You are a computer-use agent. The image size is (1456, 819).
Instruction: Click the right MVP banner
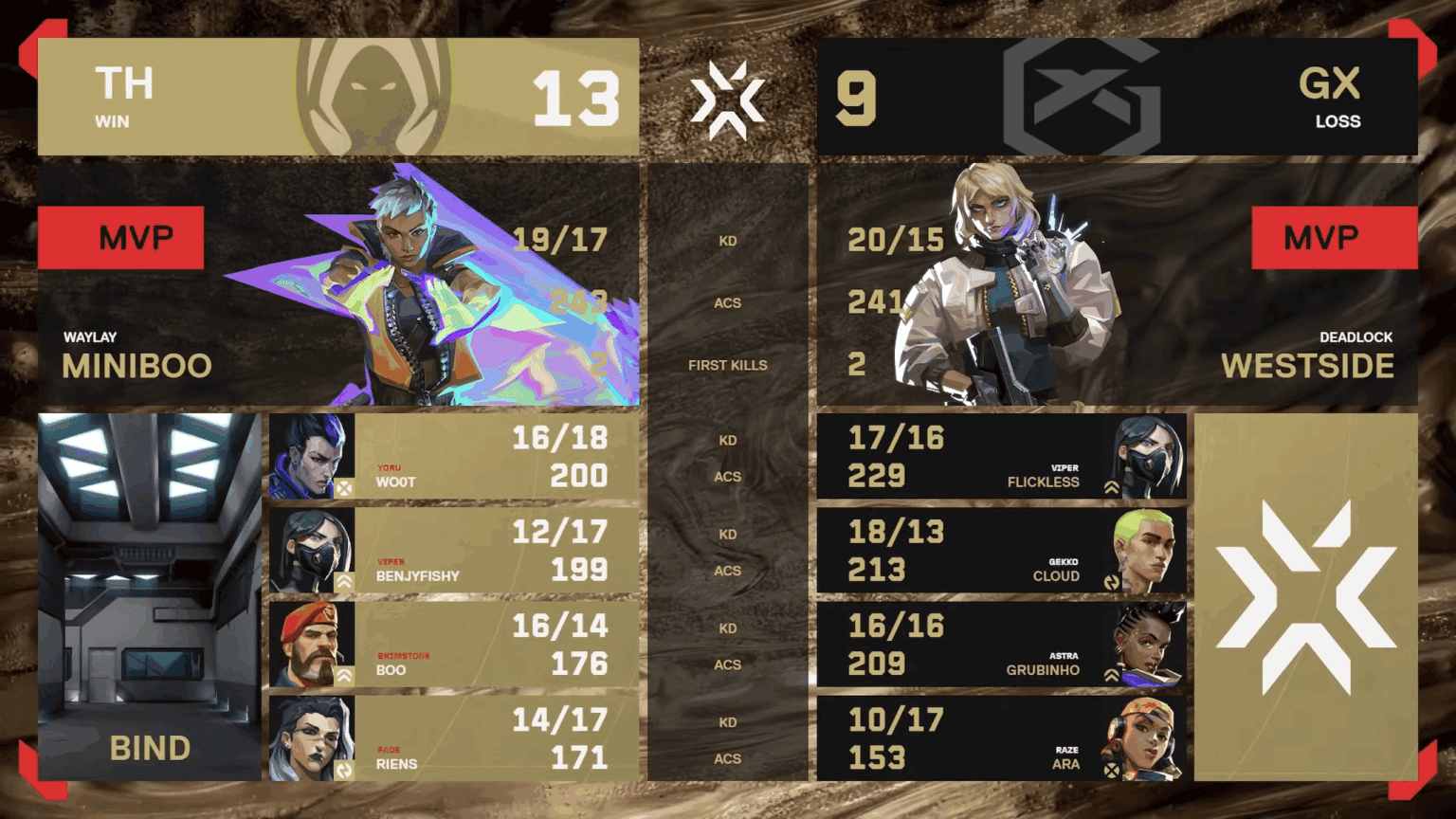click(x=1335, y=237)
